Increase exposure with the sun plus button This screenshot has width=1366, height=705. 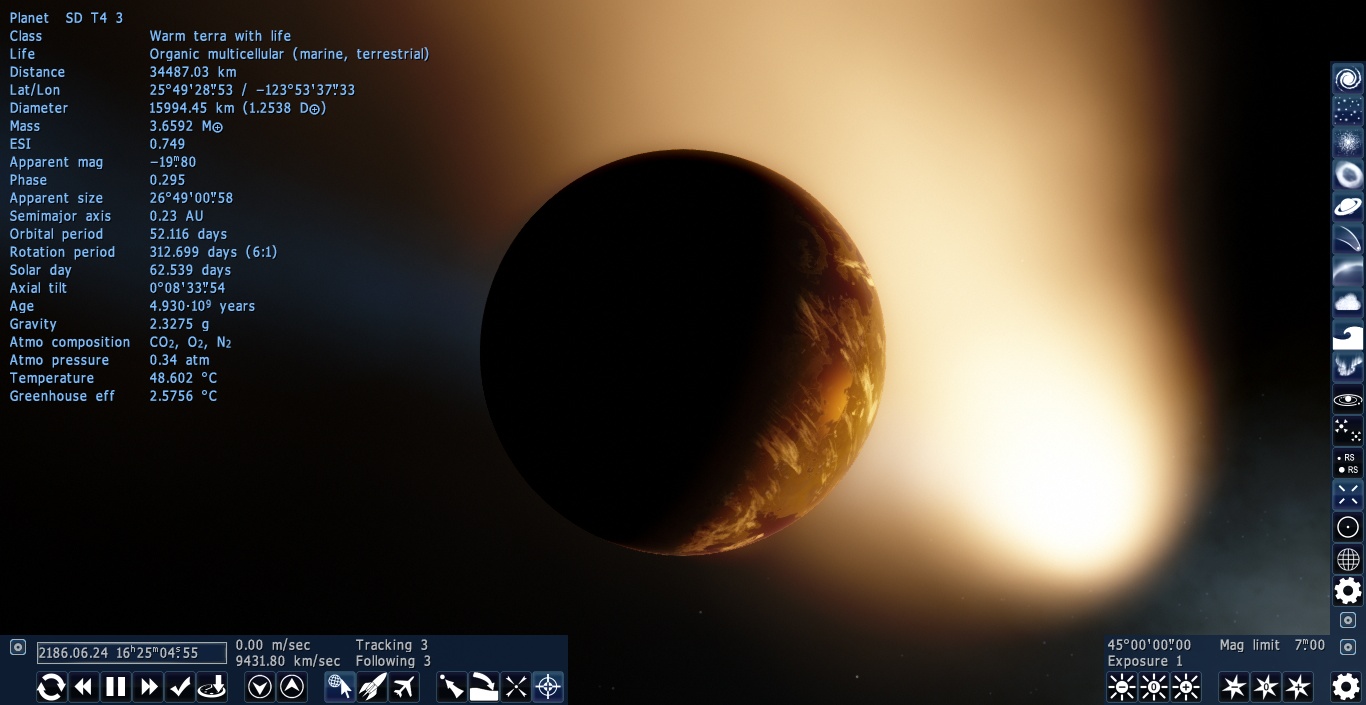(x=1186, y=687)
